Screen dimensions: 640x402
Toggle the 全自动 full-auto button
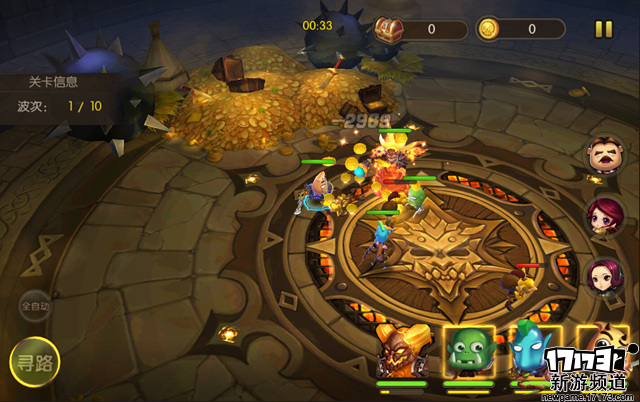coord(35,307)
